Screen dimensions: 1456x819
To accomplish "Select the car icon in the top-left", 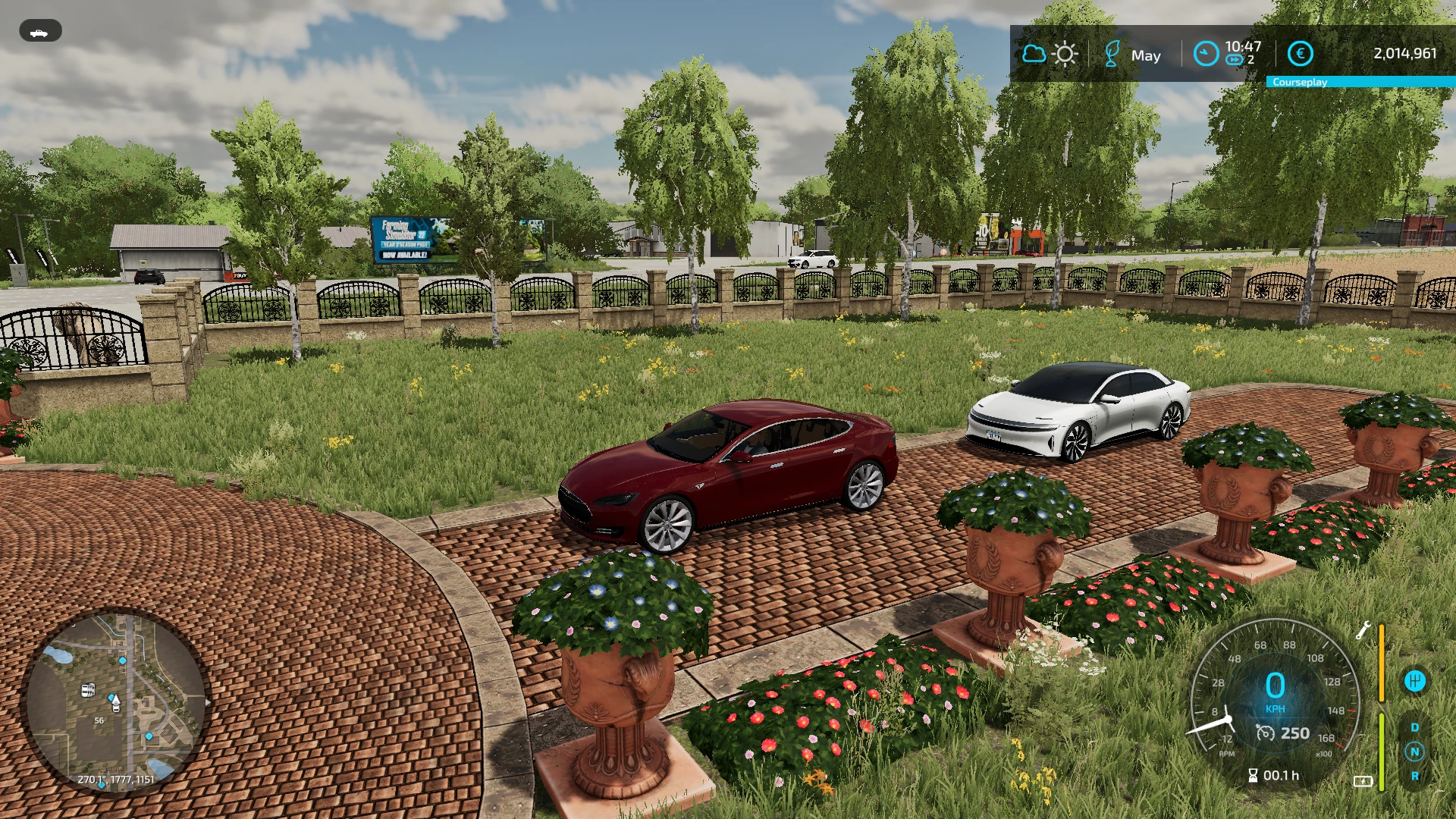I will click(x=40, y=31).
